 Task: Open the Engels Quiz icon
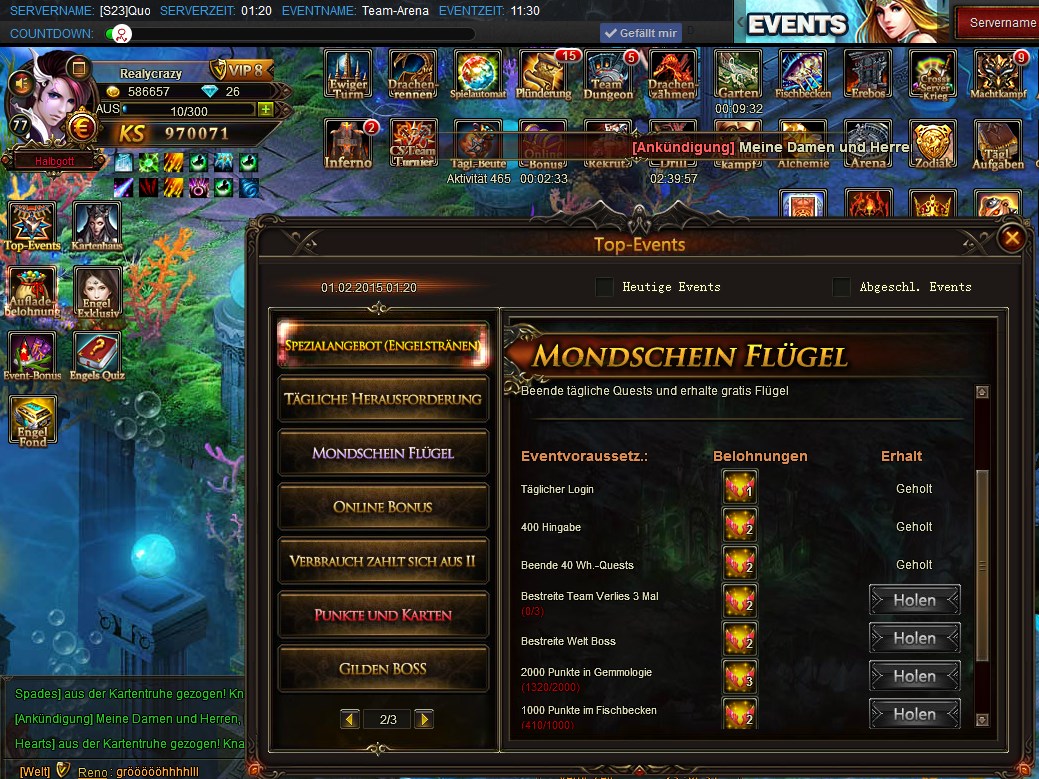click(x=97, y=357)
